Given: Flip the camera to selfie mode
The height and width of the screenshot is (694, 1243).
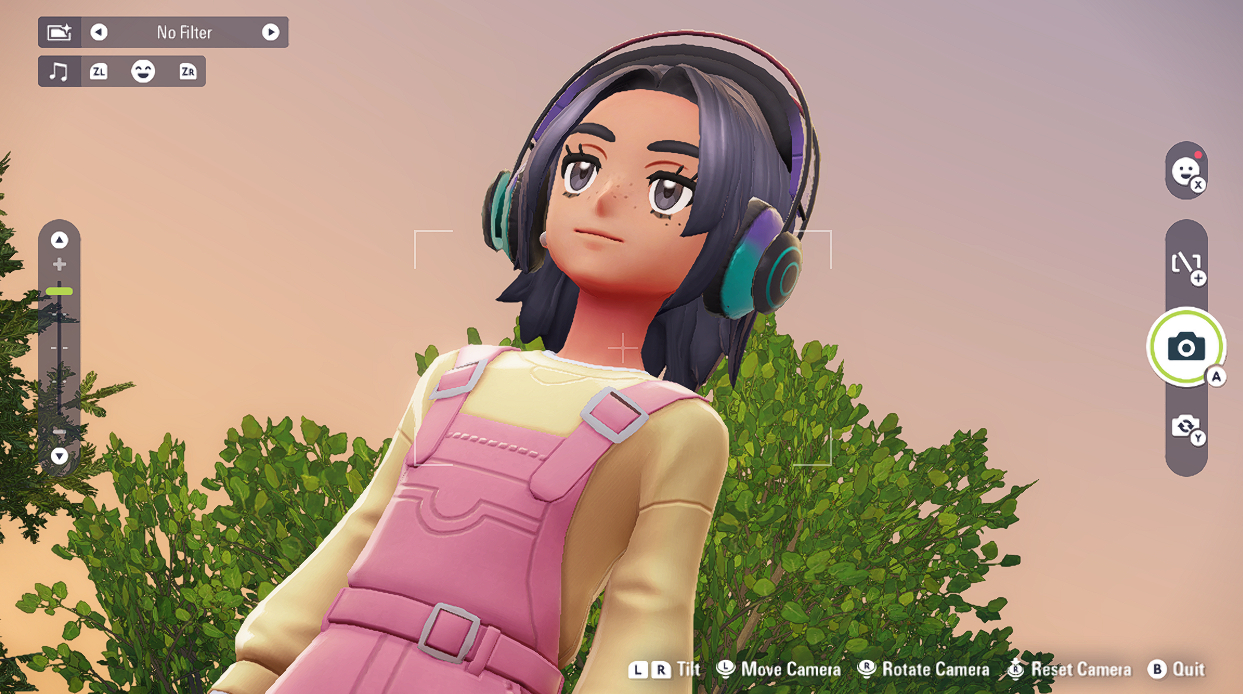Looking at the screenshot, I should [x=1186, y=427].
